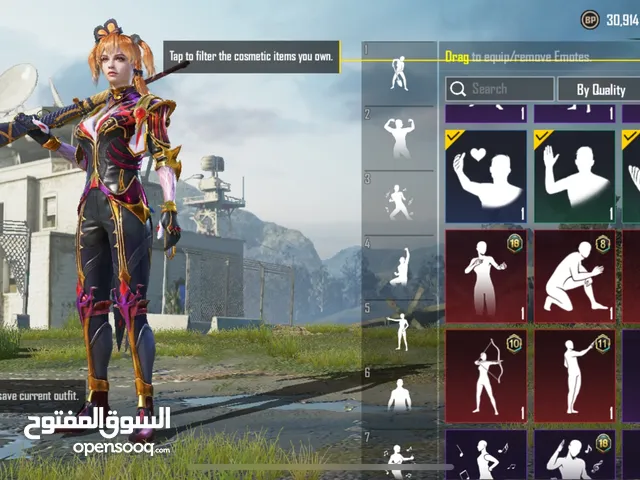Select the pointing-up emote marked level 11

[574, 373]
